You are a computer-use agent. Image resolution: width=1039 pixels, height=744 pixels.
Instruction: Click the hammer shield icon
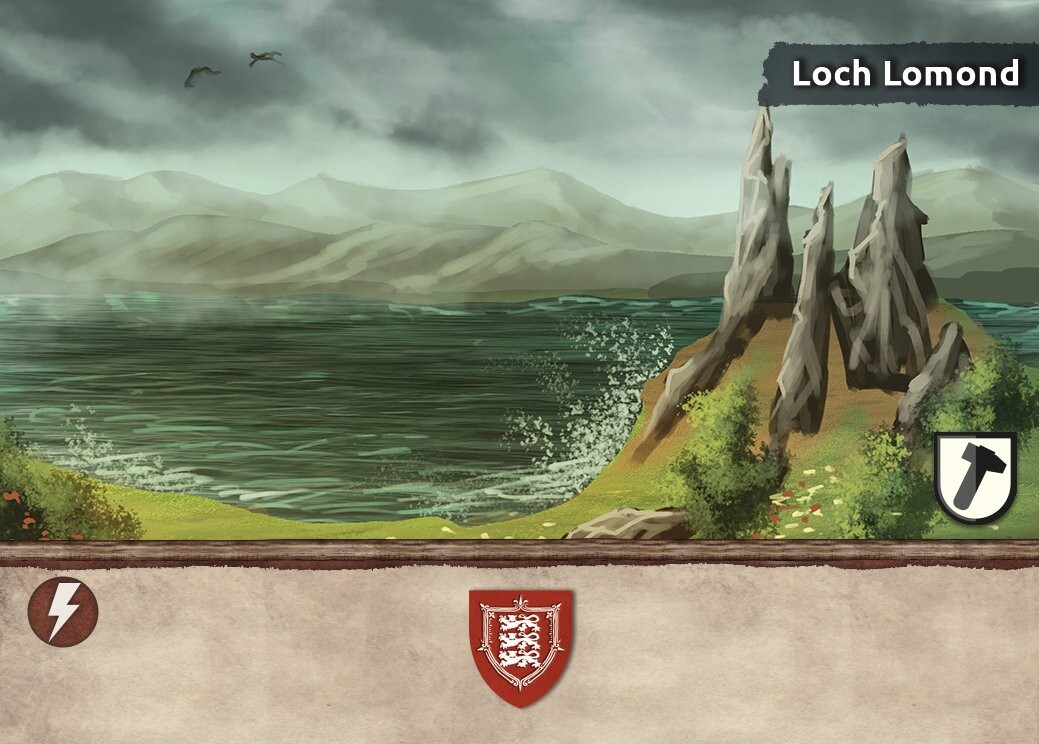pos(974,477)
